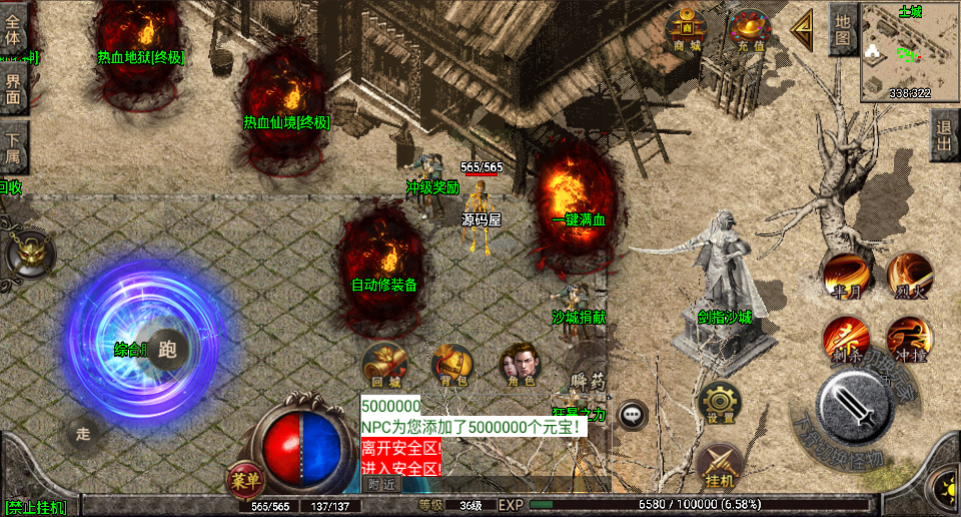Open the 角色 character sheet
Screen dimensions: 961x517
pos(520,365)
